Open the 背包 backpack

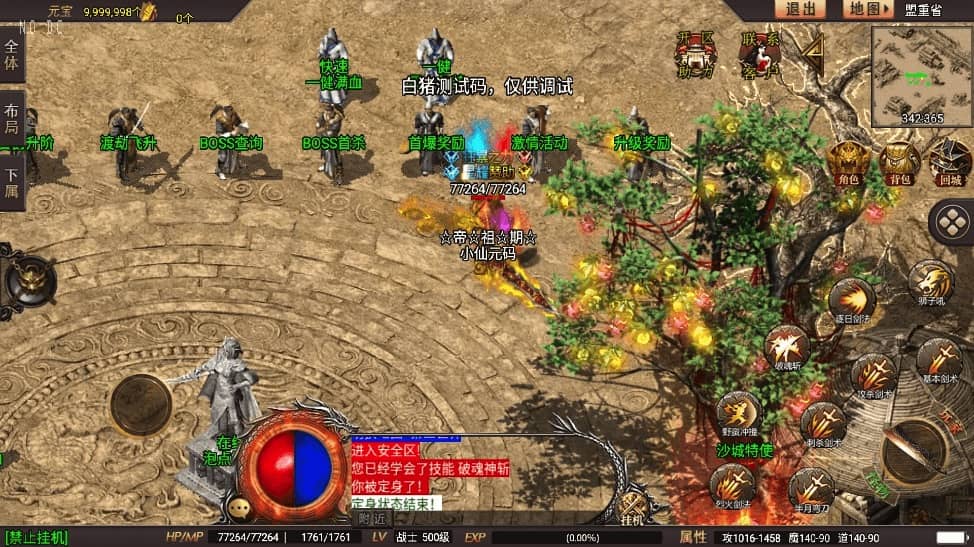point(899,160)
